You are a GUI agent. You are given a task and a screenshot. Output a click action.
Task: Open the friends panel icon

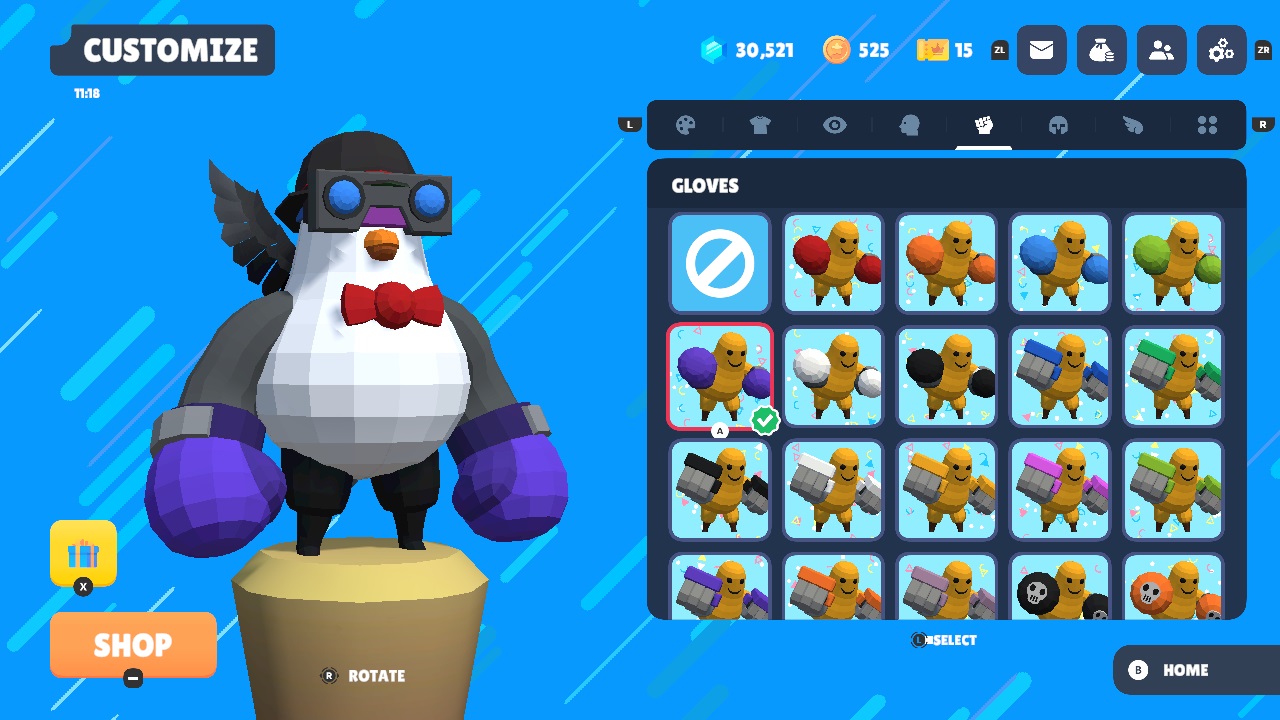point(1161,50)
